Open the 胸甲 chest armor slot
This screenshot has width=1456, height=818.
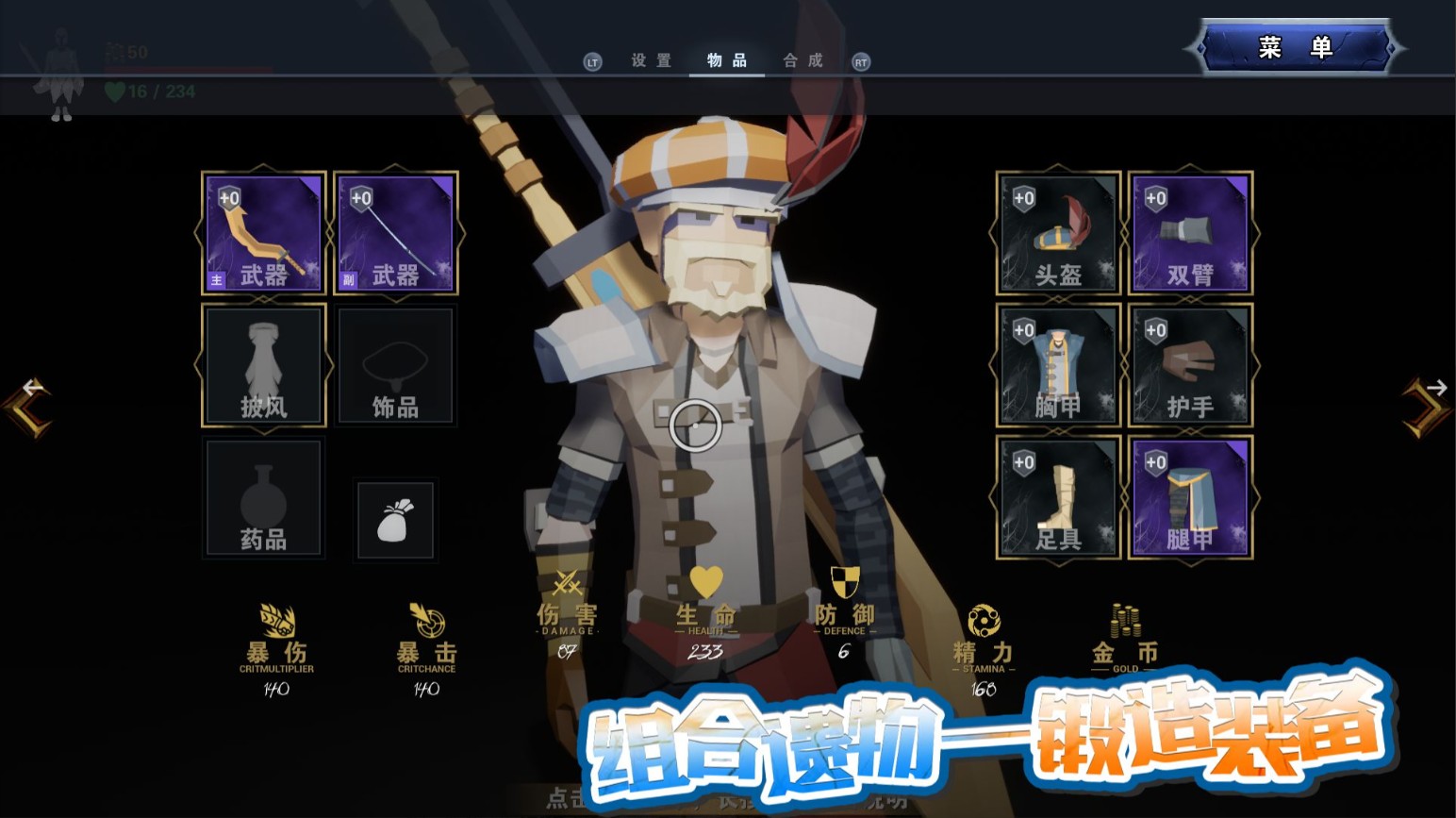click(x=1057, y=365)
